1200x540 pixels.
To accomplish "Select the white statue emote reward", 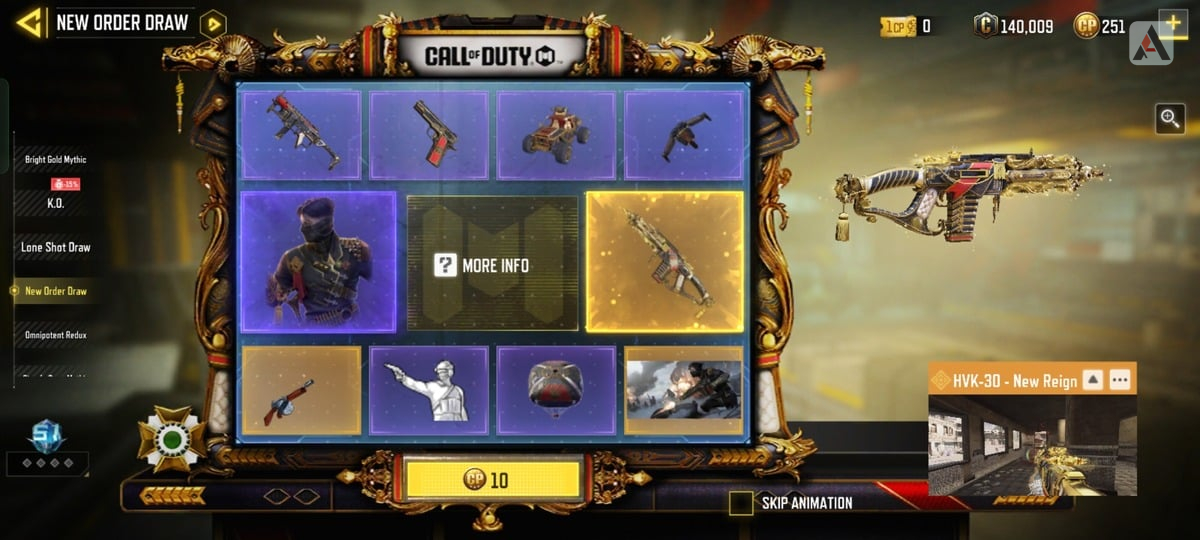I will point(429,390).
